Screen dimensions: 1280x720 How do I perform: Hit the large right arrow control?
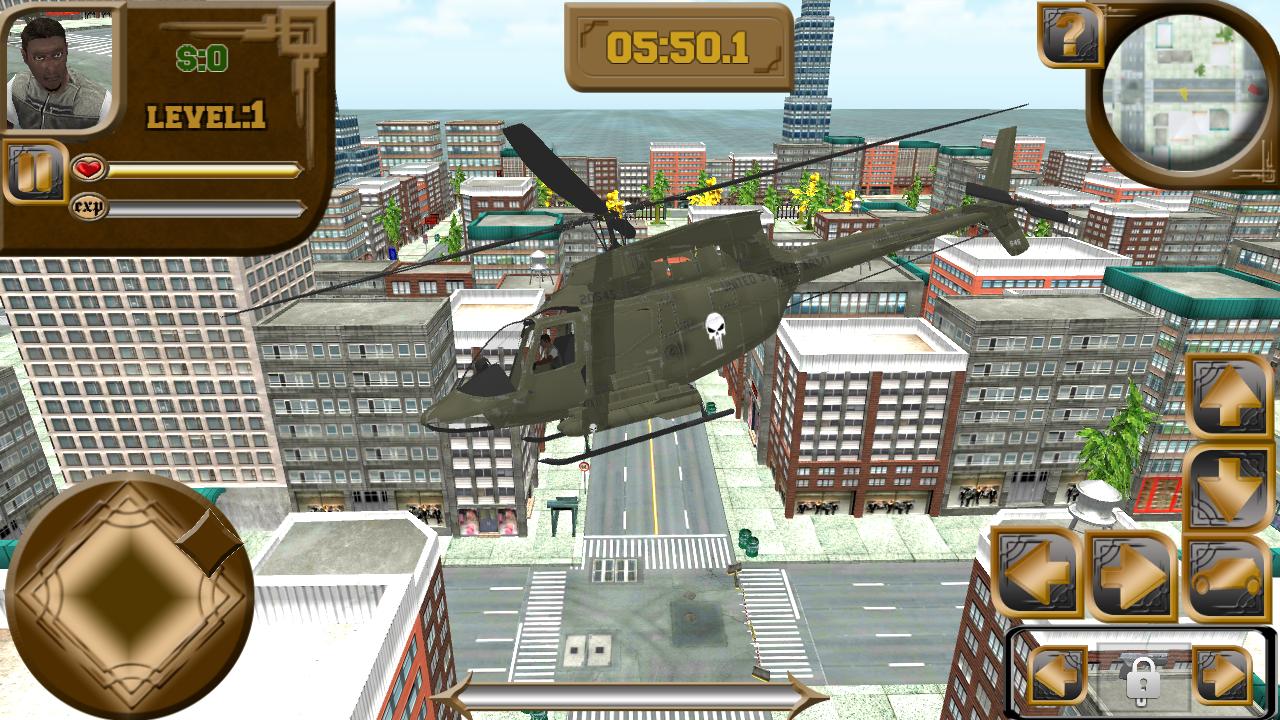point(1132,575)
